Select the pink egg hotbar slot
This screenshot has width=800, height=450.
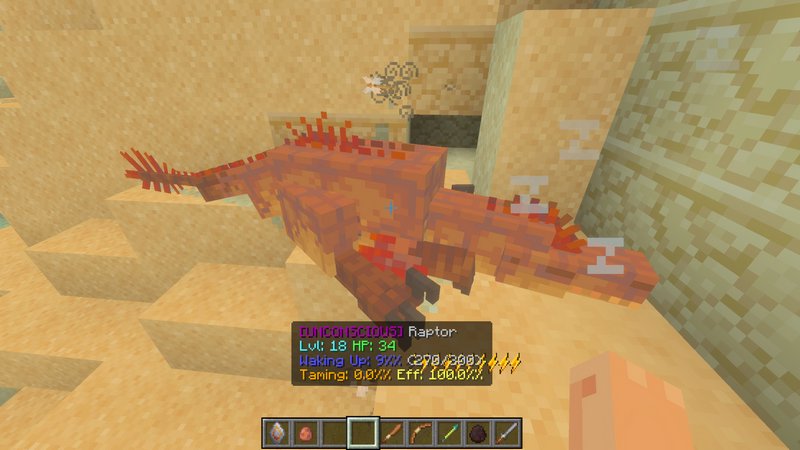pos(306,432)
